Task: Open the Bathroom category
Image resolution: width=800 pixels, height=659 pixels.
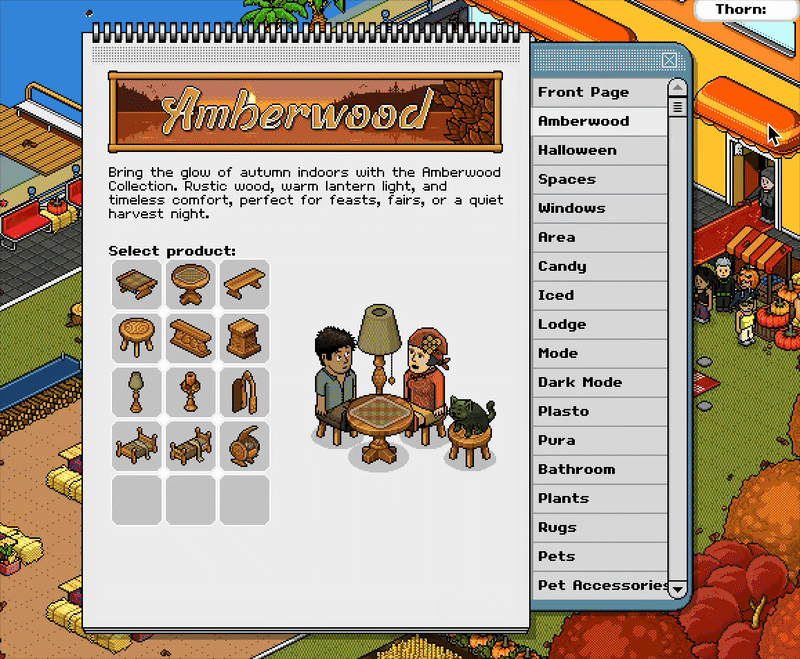Action: [598, 469]
